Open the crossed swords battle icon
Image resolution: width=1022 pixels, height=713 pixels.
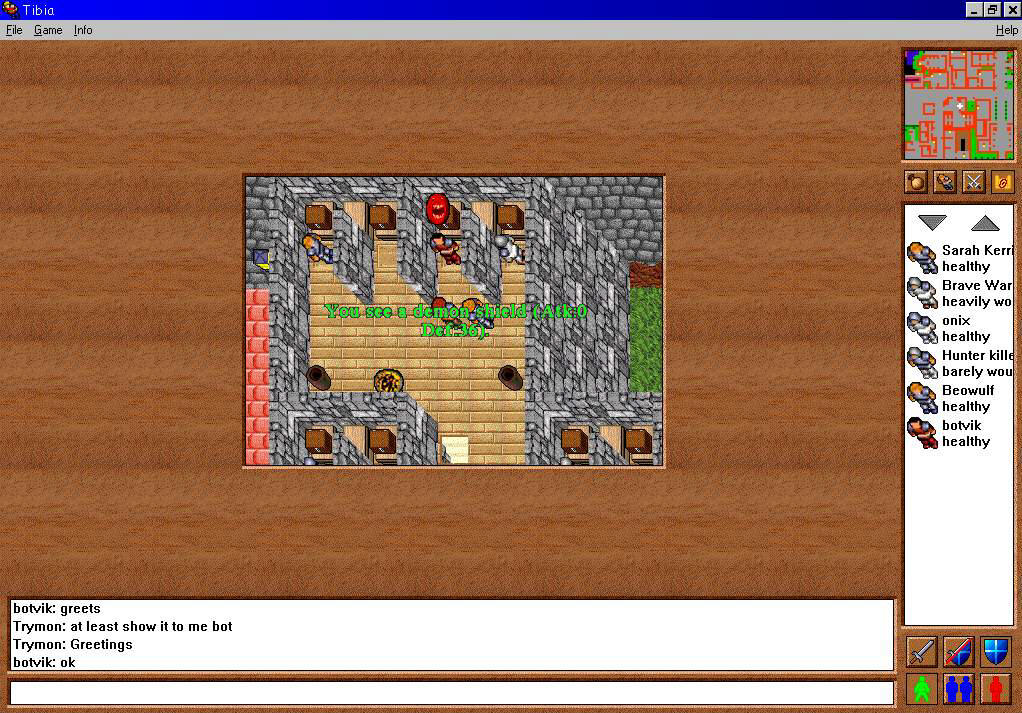[x=973, y=182]
